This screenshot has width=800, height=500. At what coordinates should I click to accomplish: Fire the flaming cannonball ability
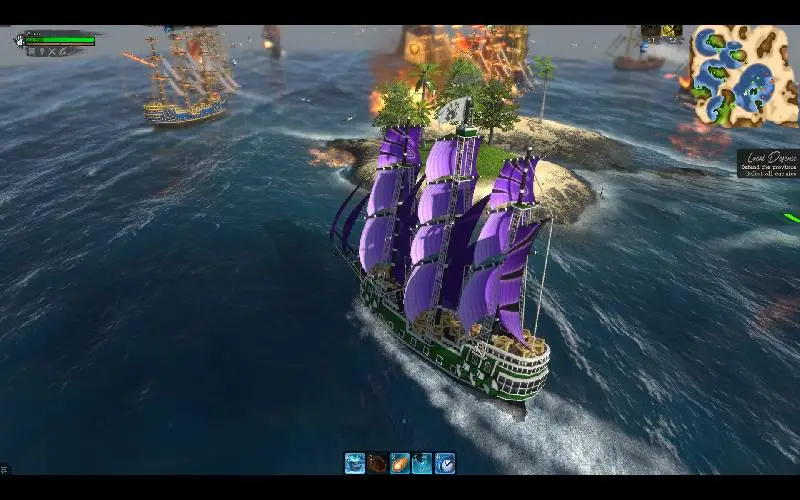tap(400, 463)
